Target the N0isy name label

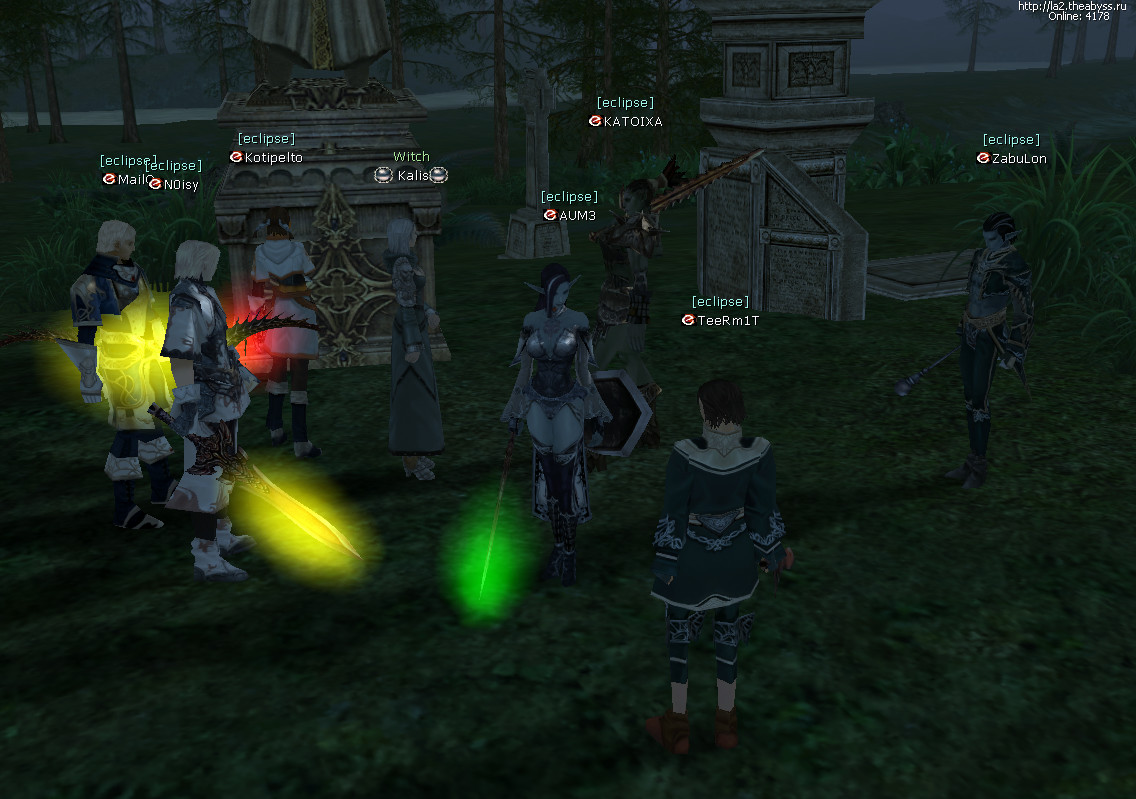181,184
